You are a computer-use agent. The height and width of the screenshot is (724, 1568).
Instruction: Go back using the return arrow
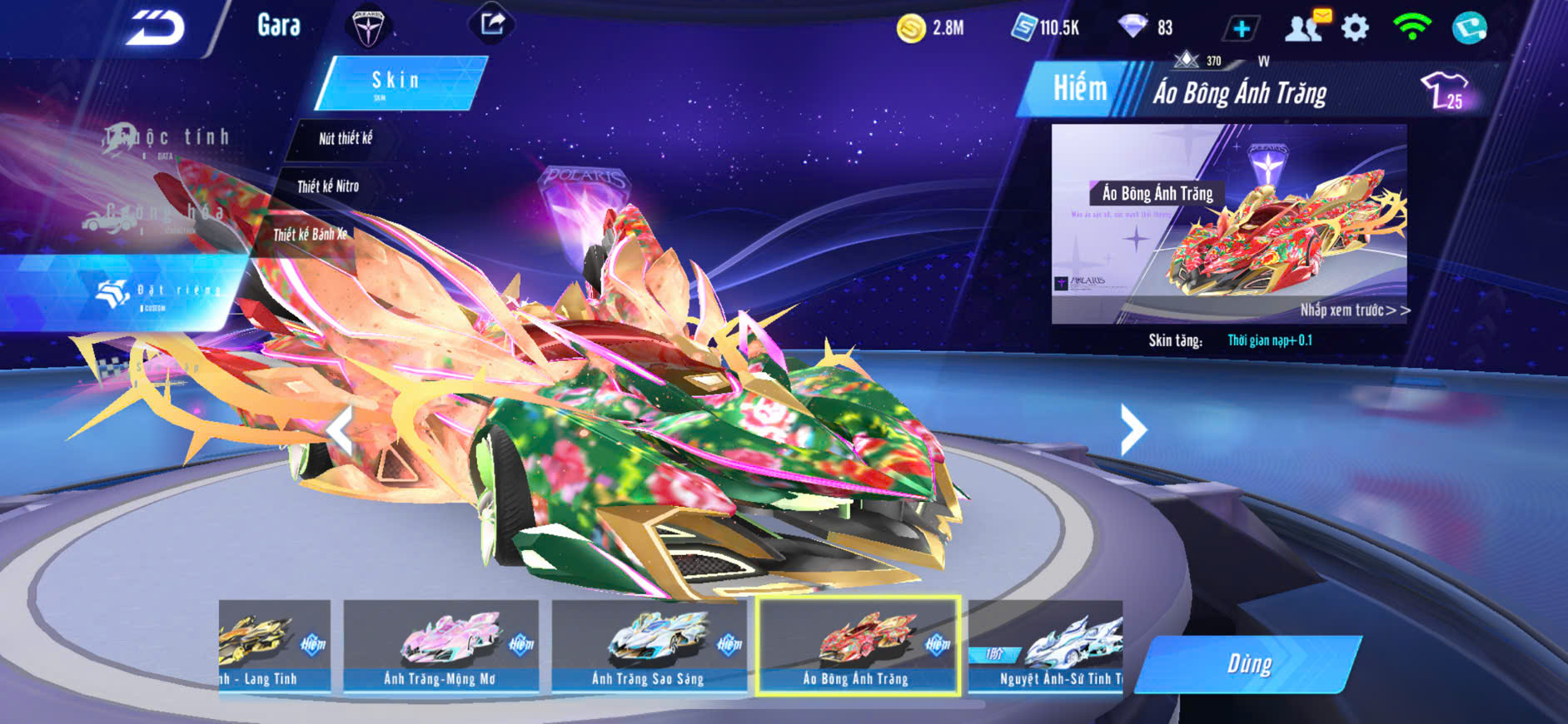(156, 28)
